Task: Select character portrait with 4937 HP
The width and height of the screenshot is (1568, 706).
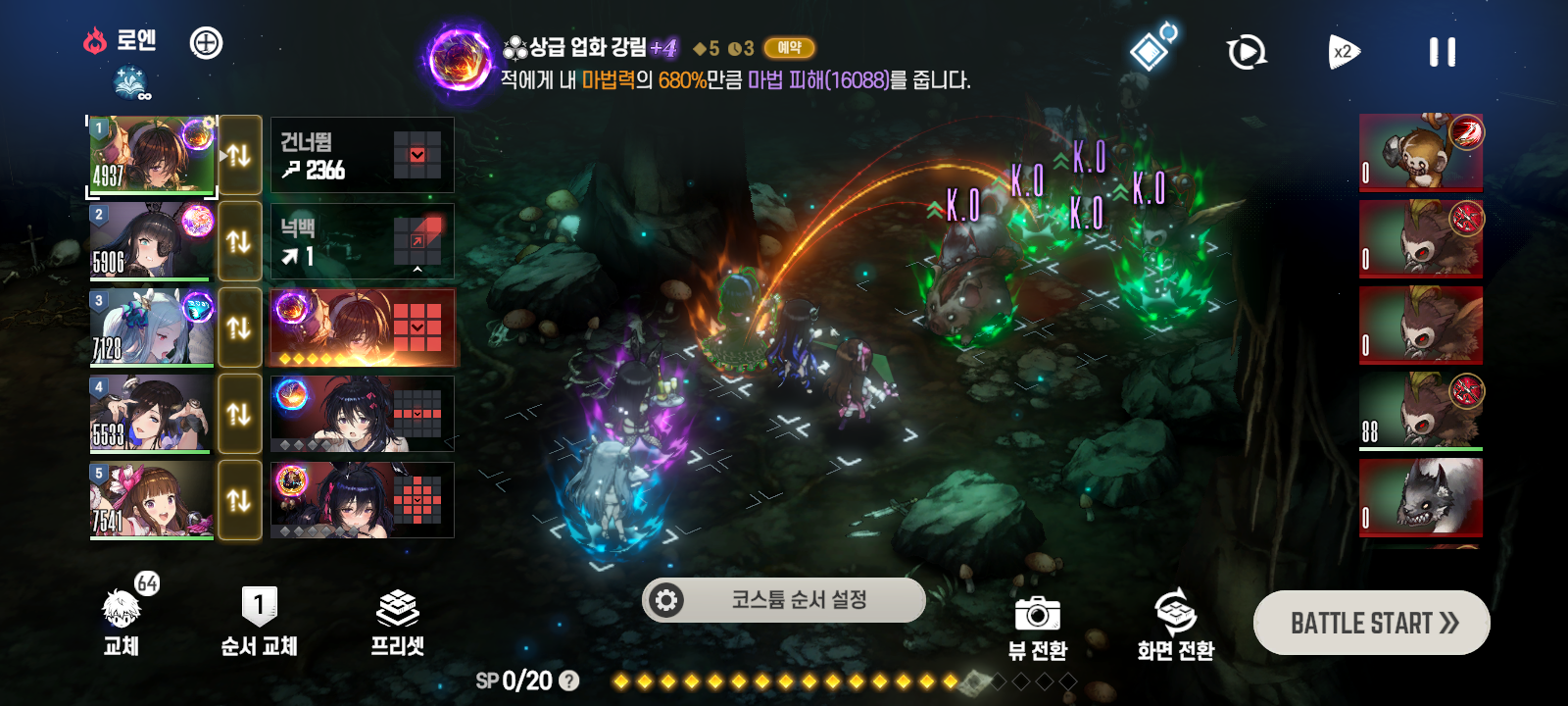Action: point(152,155)
